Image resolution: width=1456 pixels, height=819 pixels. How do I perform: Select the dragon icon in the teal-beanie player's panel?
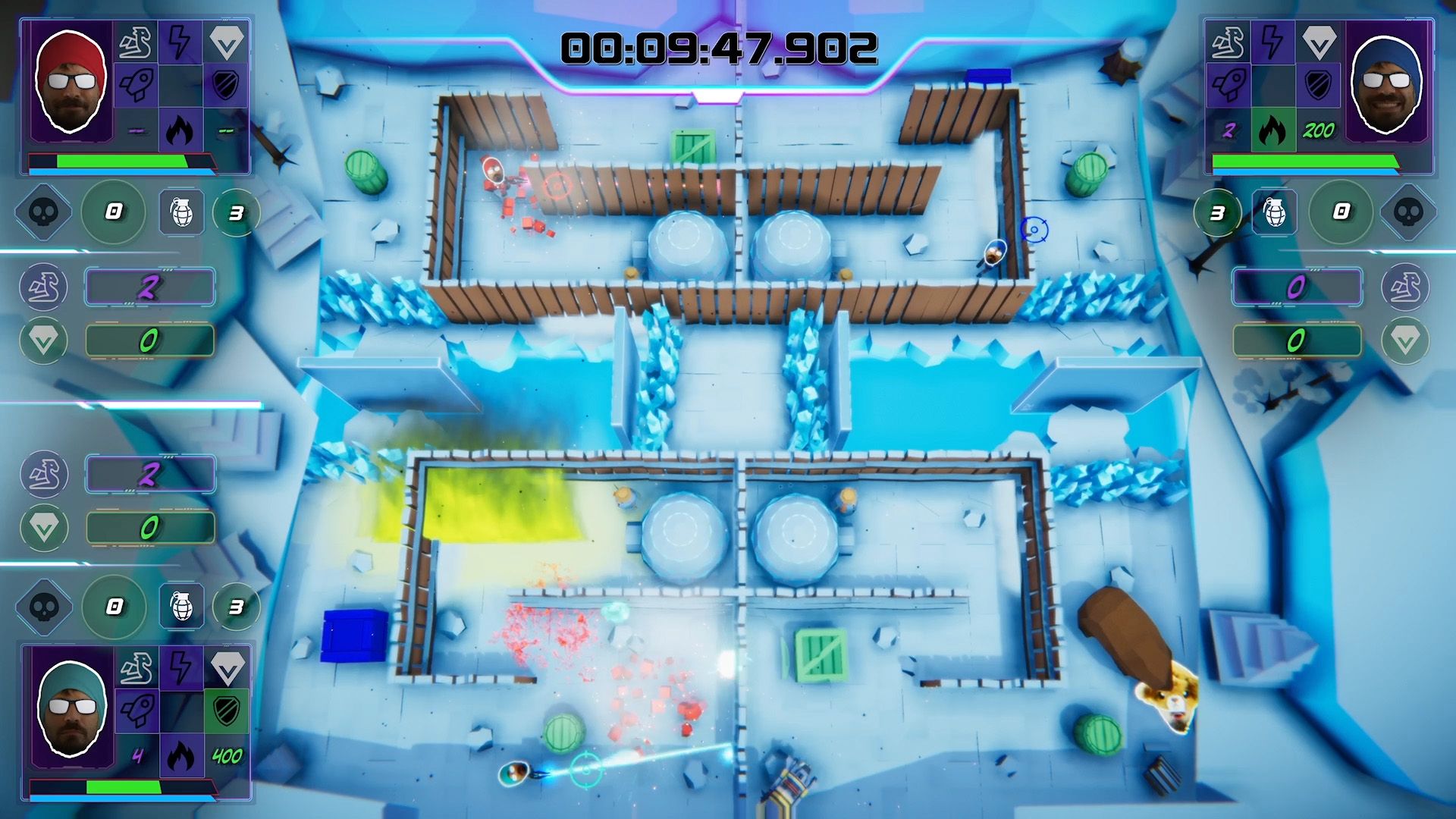(136, 667)
